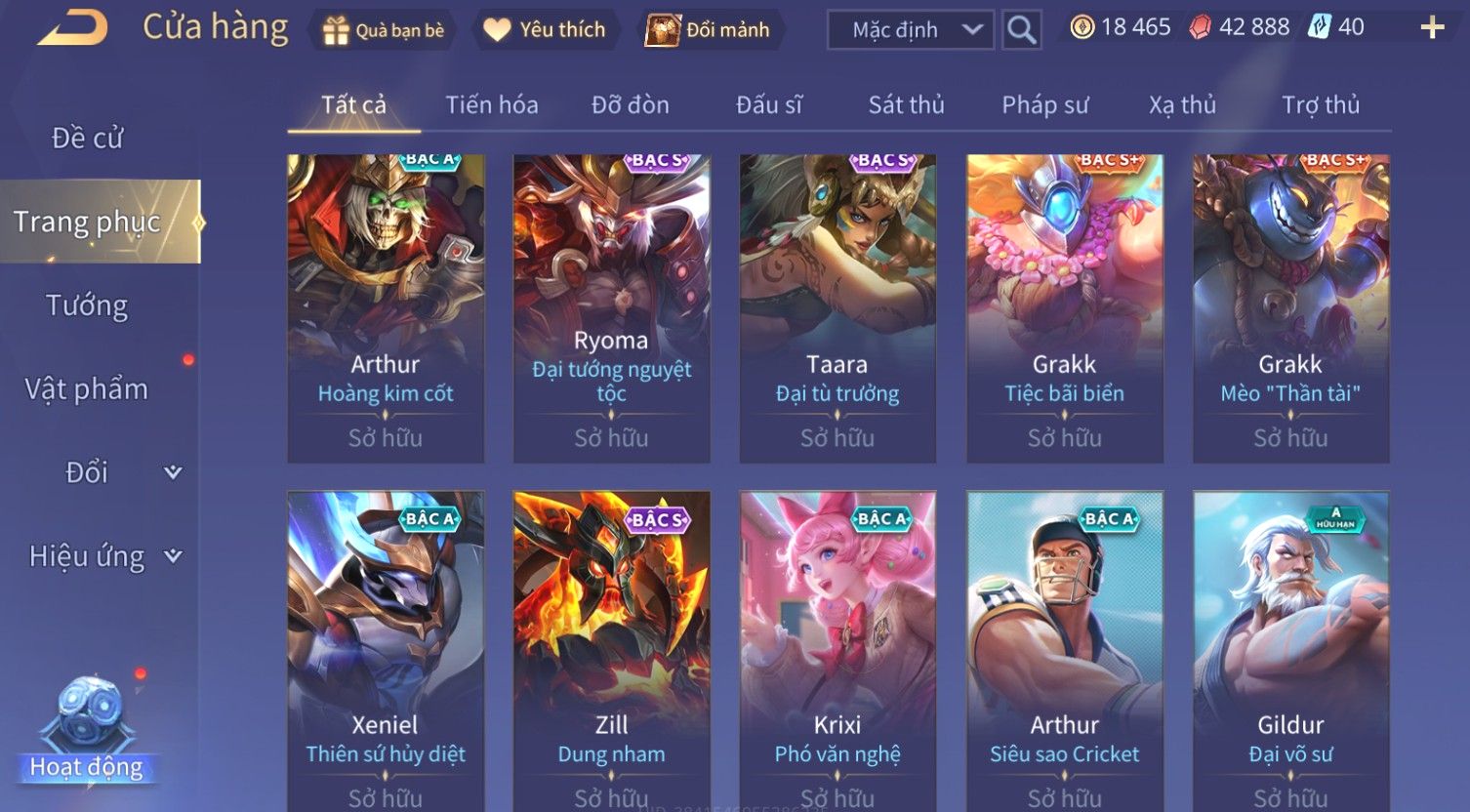Viewport: 1470px width, 812px height.
Task: Open the Trợ thủ tab
Action: [x=1320, y=105]
